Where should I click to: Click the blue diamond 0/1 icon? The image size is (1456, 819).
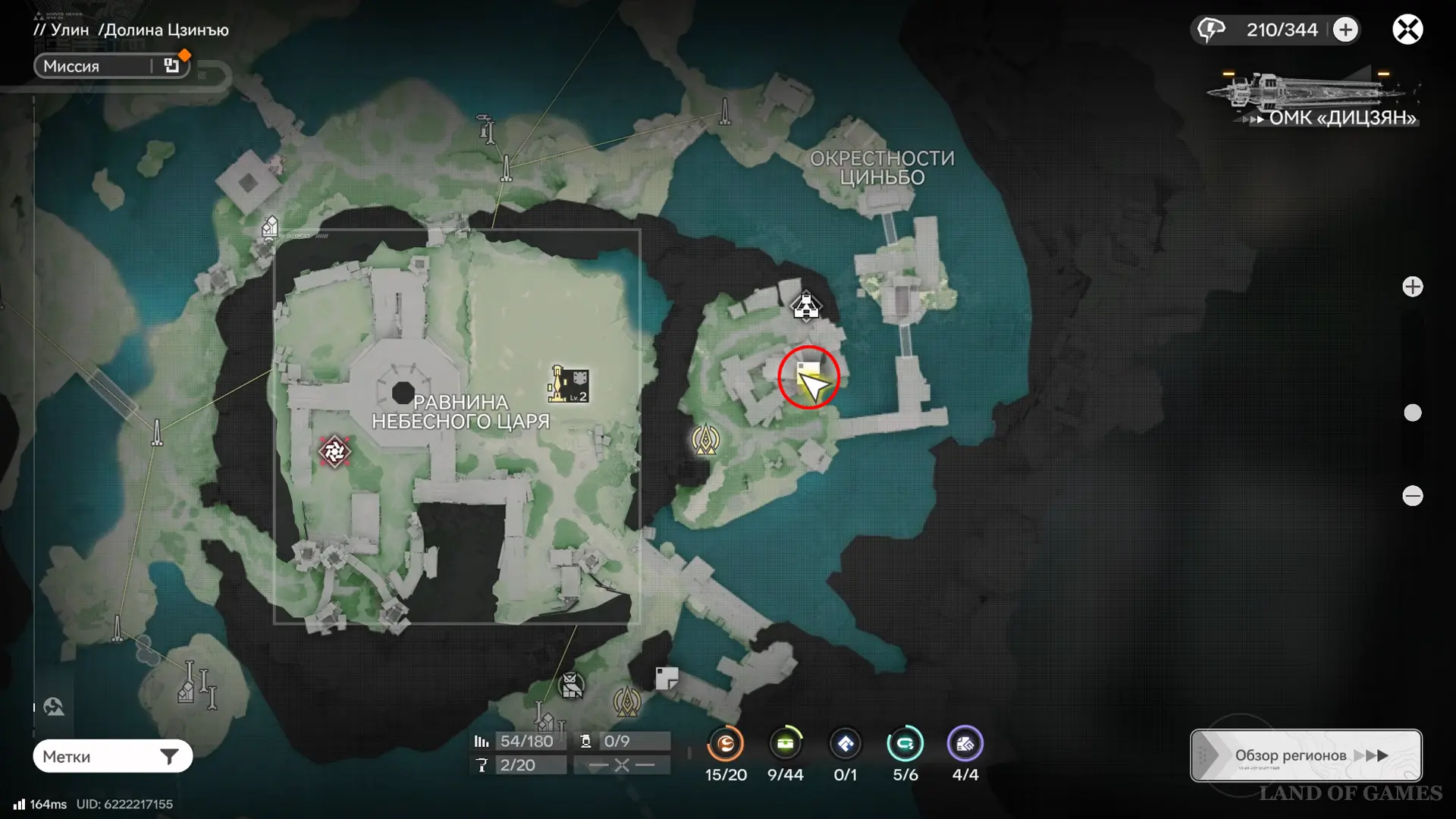point(845,744)
